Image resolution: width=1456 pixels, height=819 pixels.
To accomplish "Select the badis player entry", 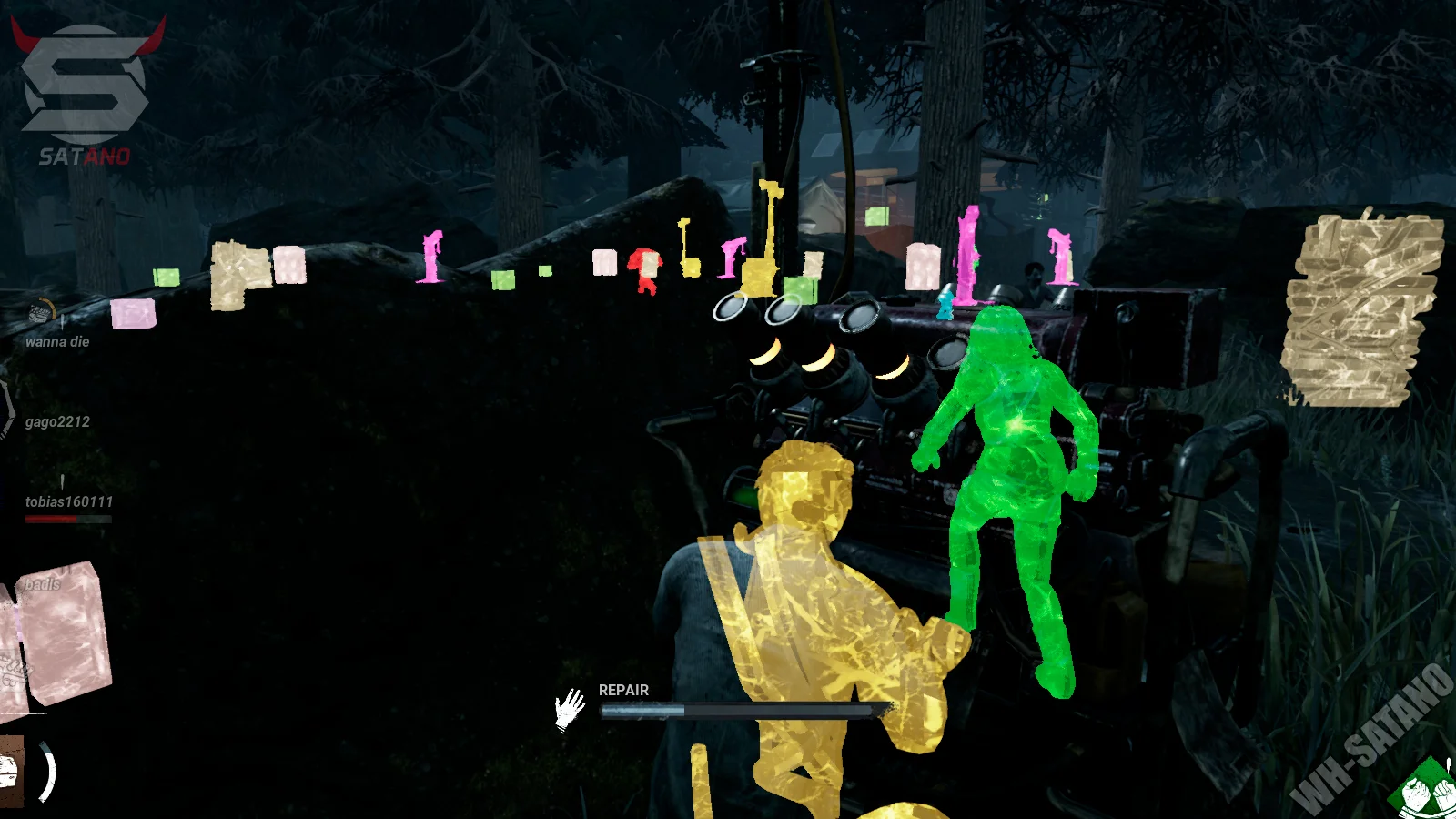I will 42,584.
